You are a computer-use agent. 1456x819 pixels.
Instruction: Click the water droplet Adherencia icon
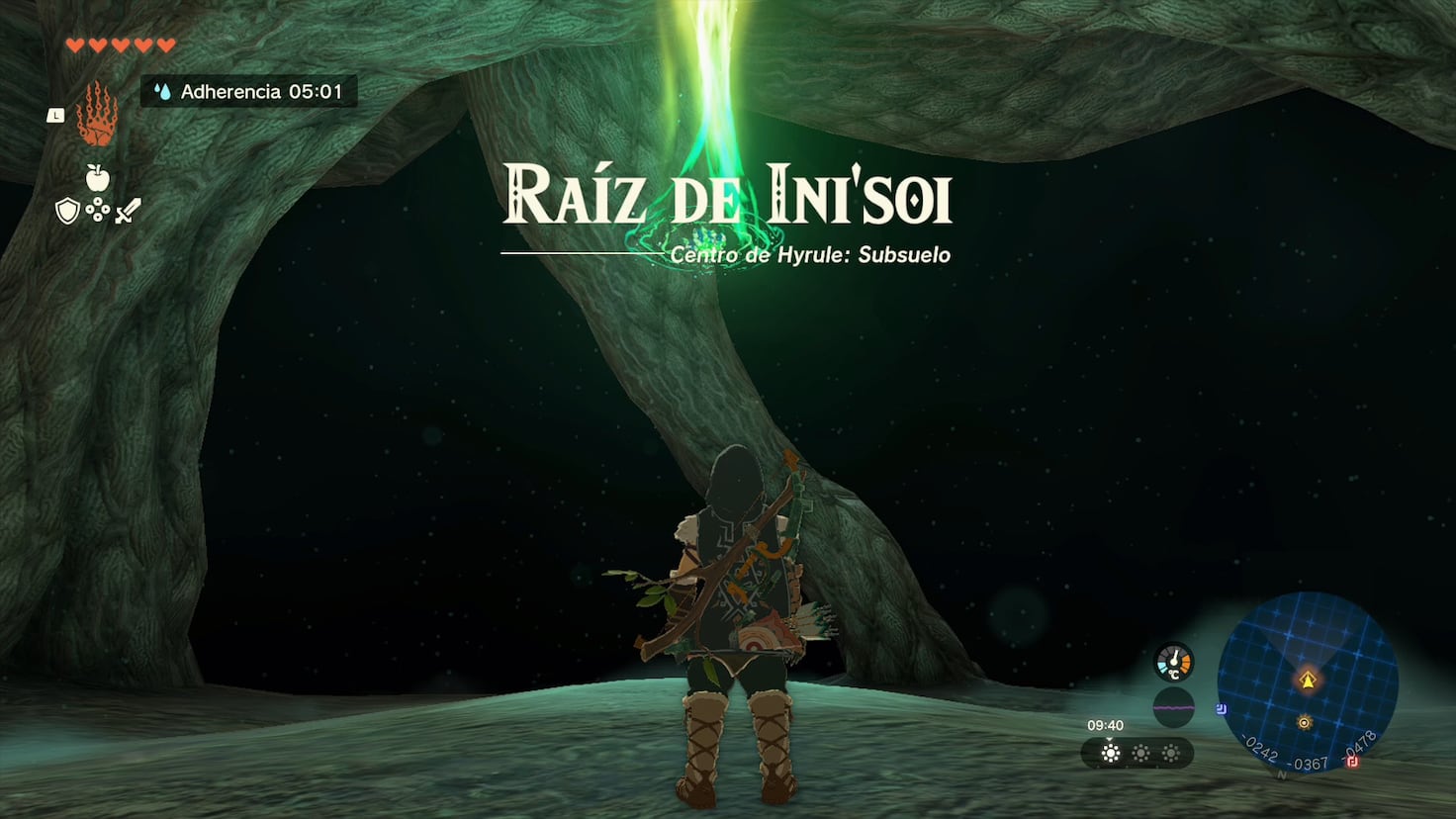(x=163, y=92)
